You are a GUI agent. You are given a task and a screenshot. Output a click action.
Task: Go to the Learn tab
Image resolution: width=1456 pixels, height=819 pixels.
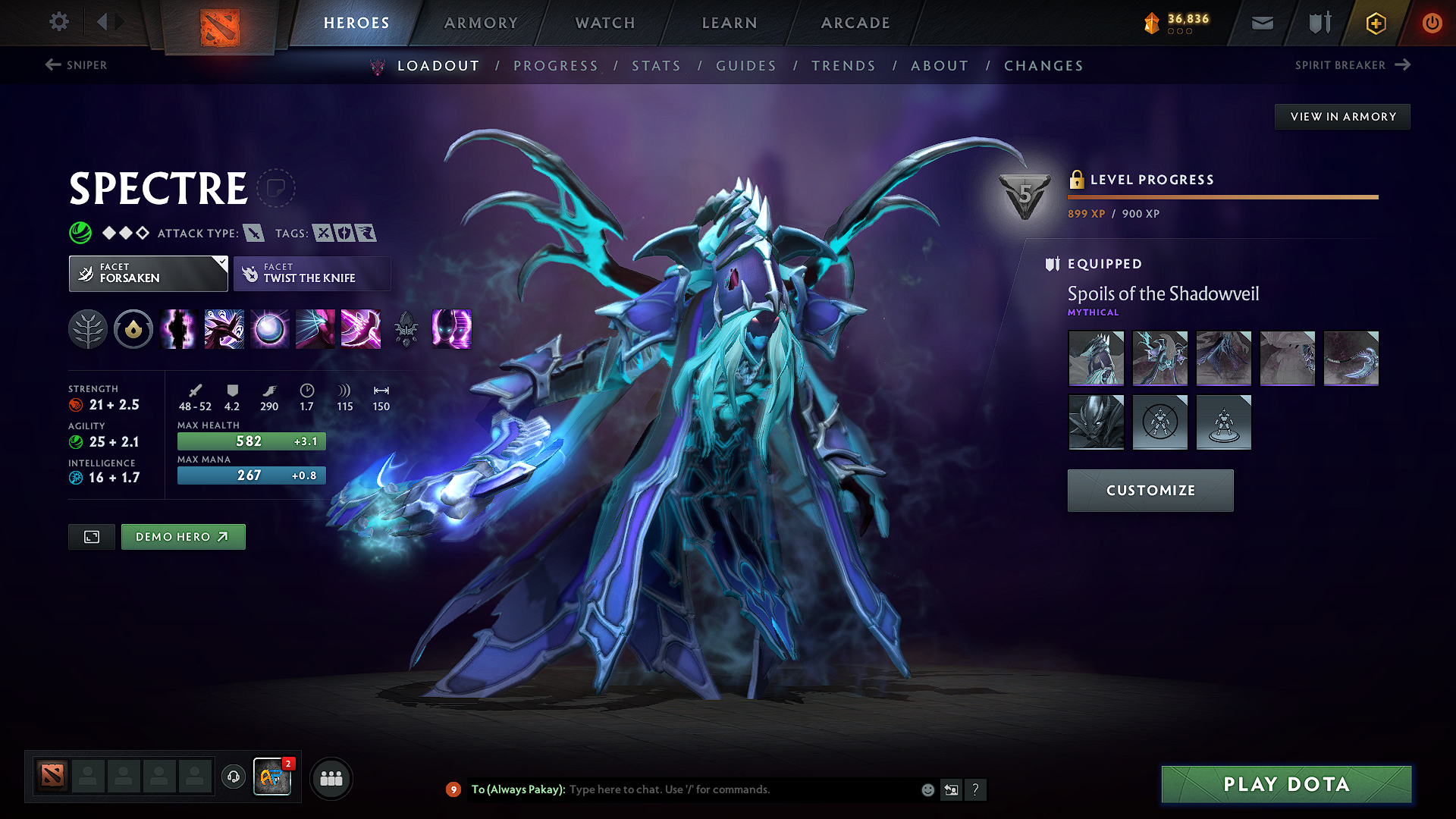[730, 23]
